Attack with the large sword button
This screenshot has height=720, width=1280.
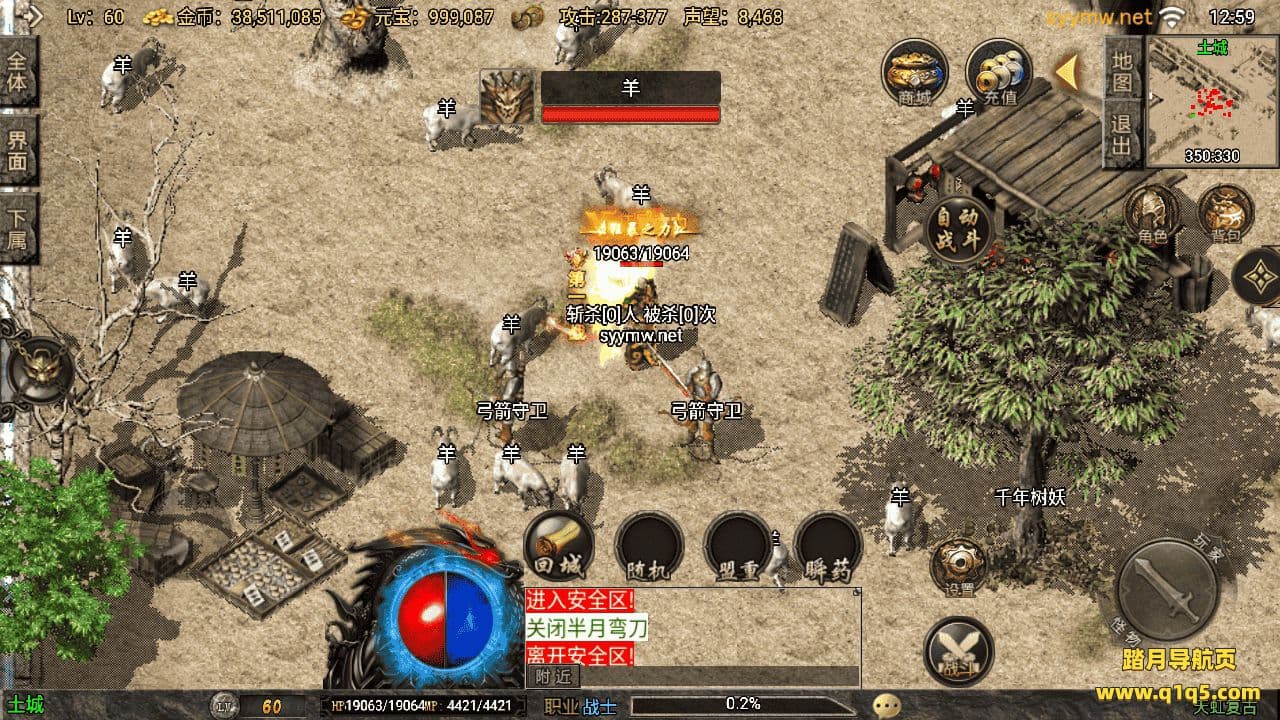(1166, 589)
